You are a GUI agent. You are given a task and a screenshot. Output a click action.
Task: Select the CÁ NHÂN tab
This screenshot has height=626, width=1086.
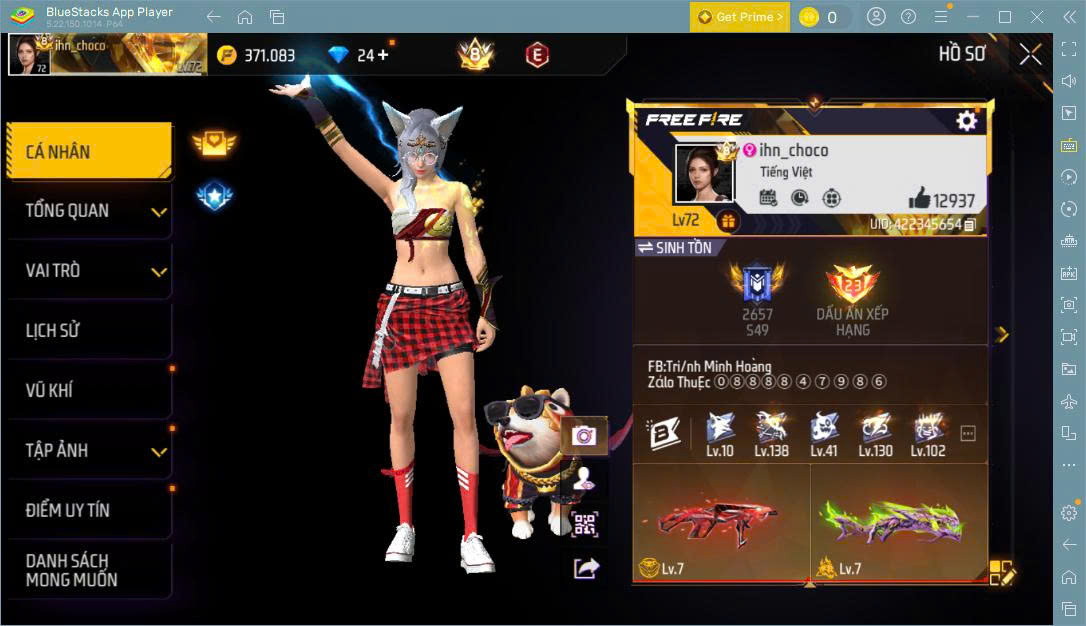point(88,152)
